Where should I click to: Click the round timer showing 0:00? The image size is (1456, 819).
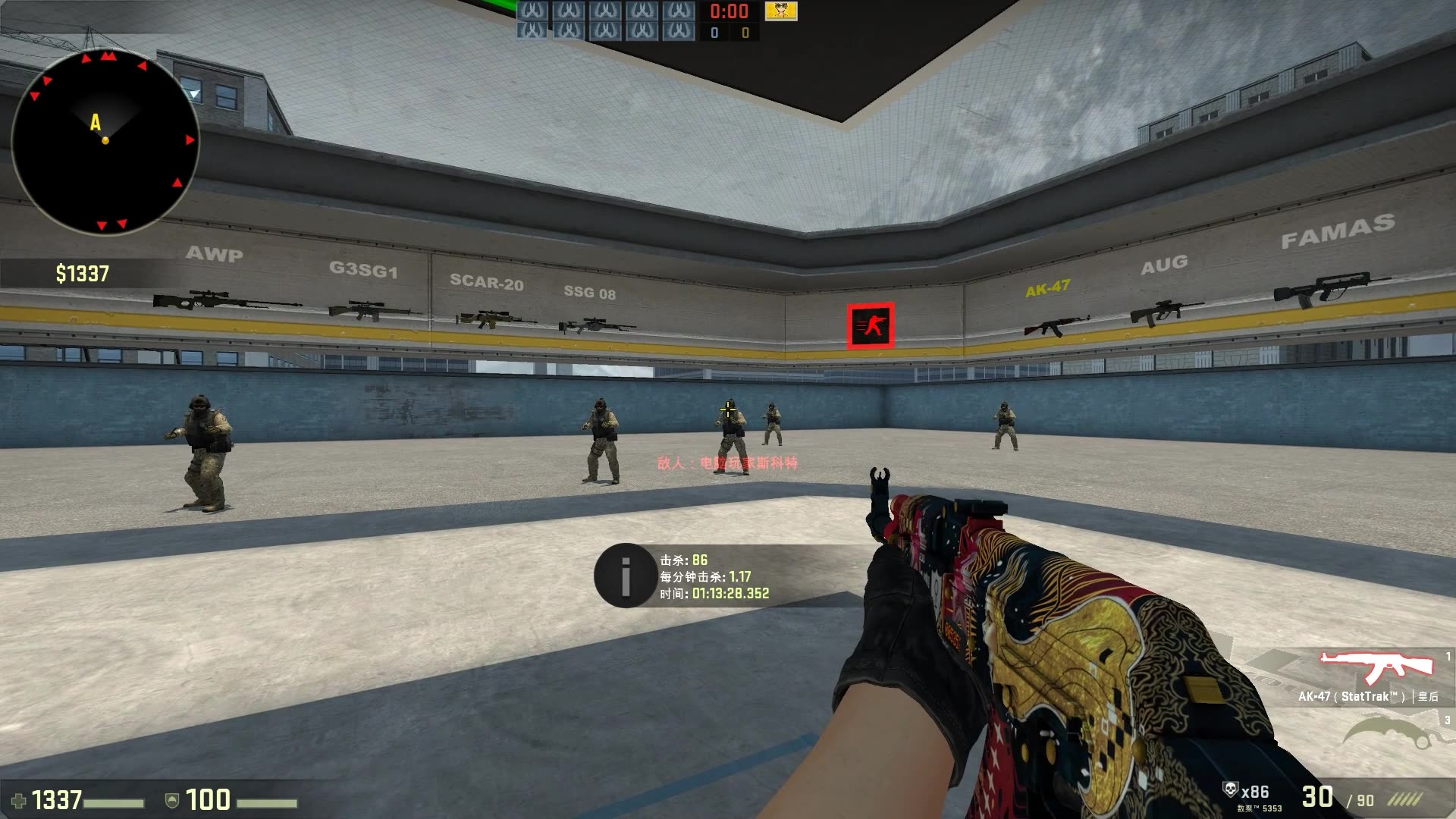(x=729, y=11)
